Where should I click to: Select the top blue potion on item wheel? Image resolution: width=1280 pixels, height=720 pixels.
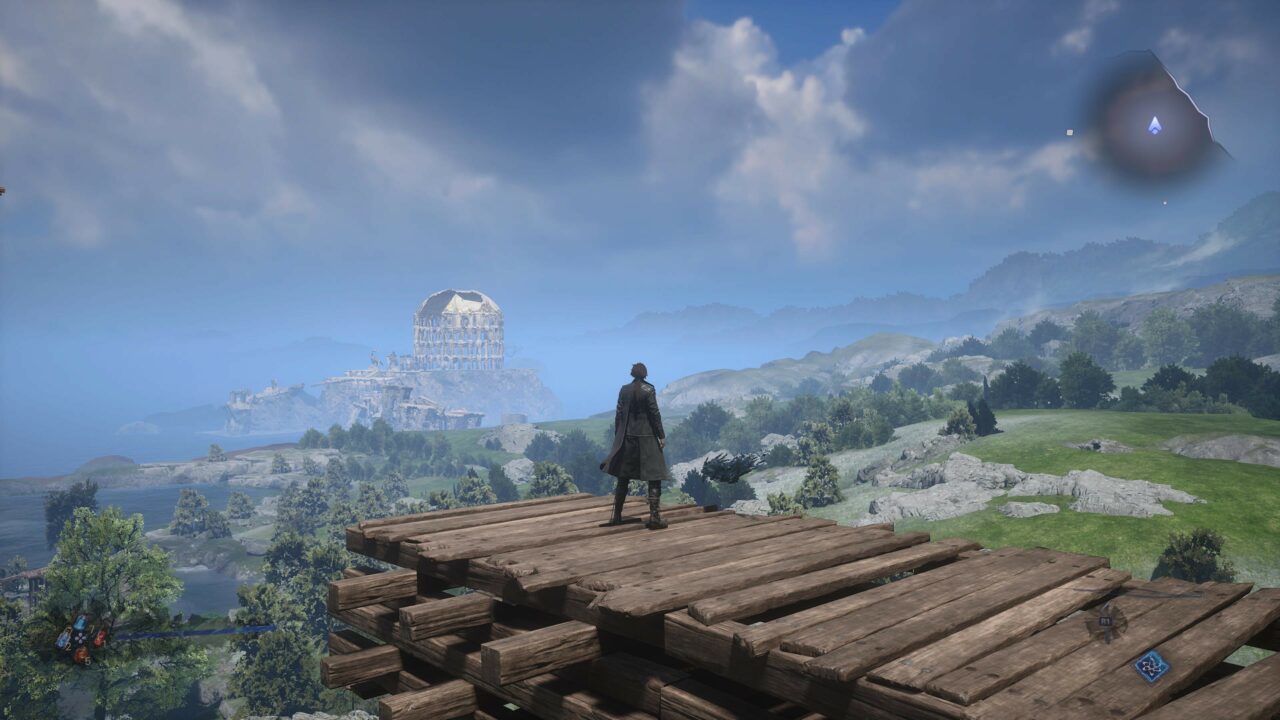pos(80,623)
